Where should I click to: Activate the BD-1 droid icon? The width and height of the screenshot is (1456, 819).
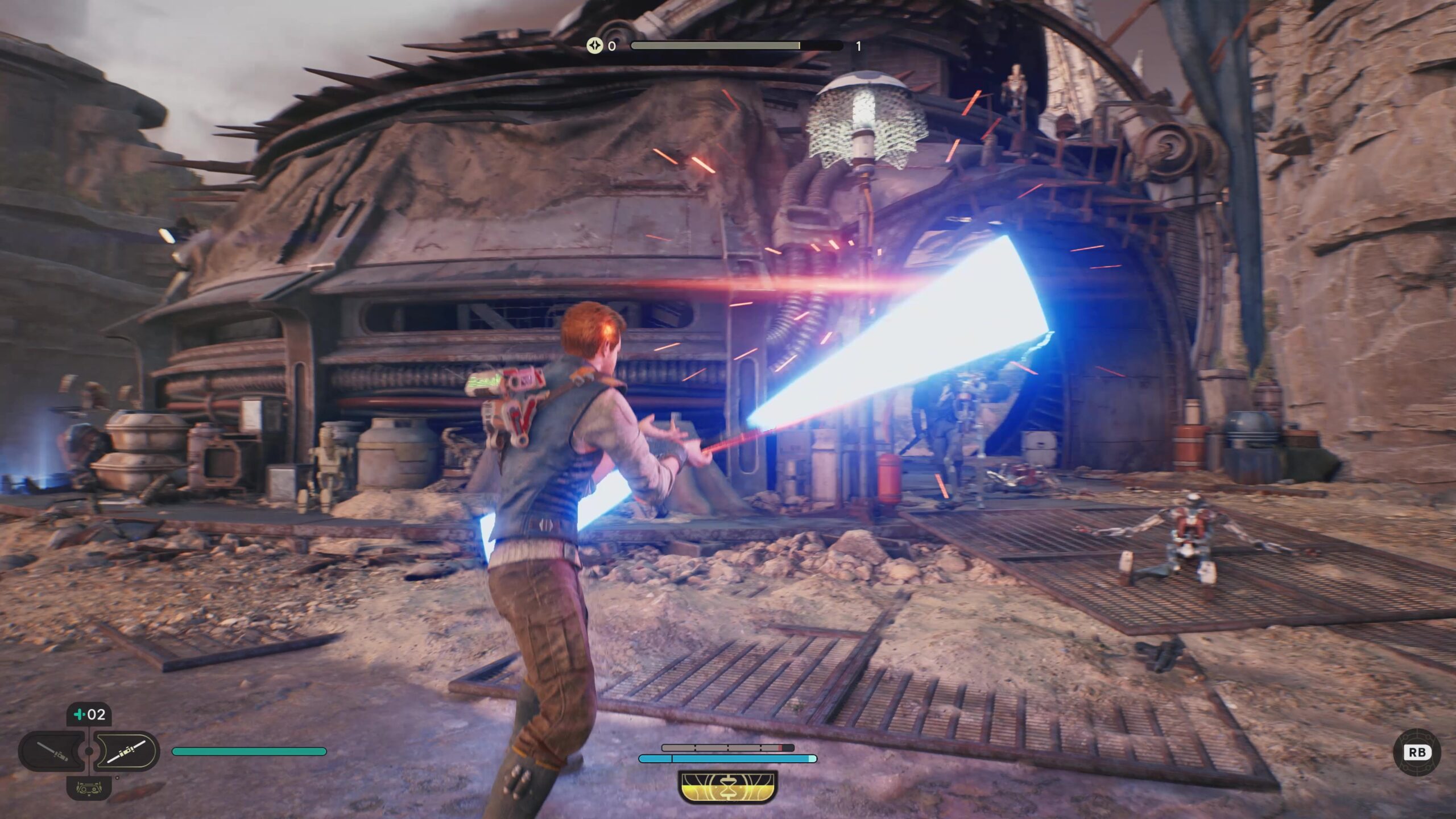(89, 788)
